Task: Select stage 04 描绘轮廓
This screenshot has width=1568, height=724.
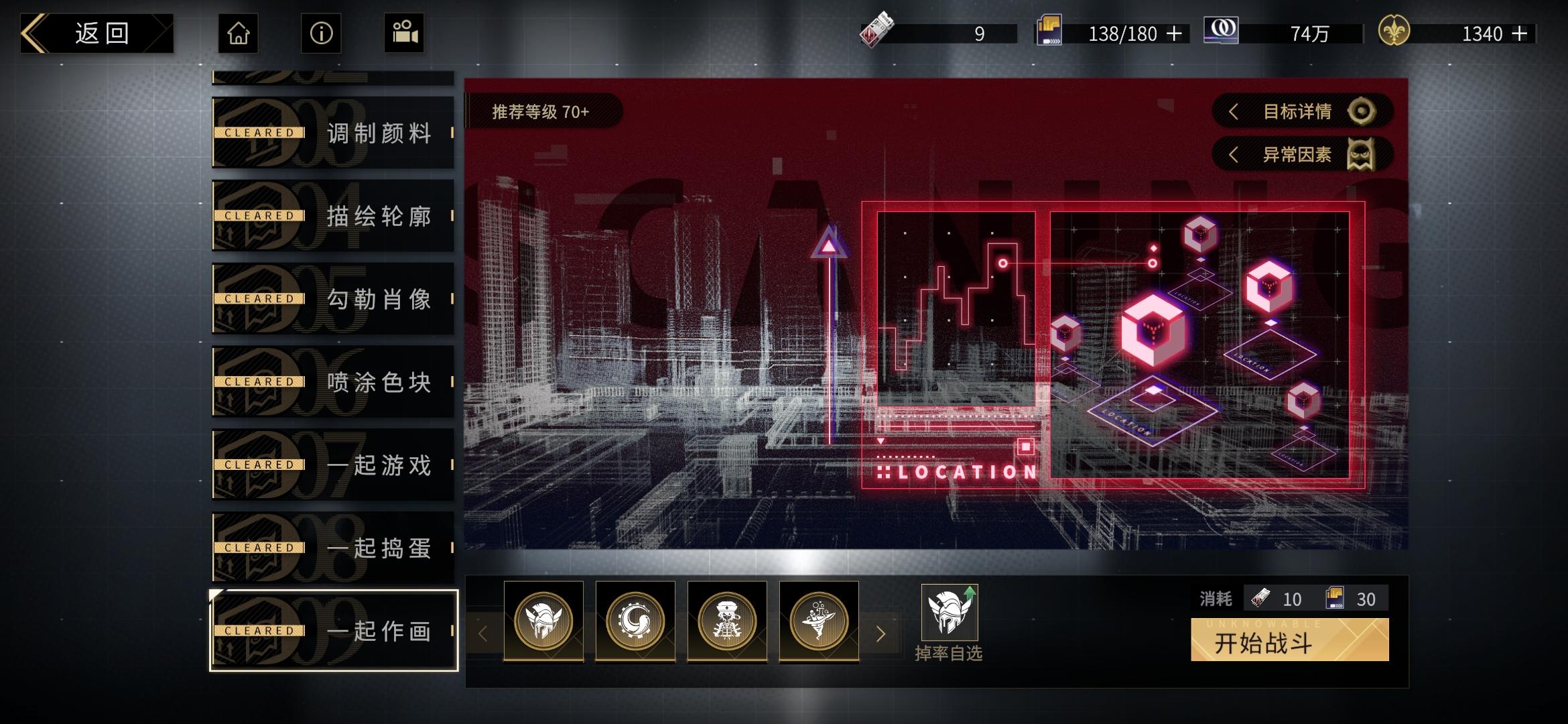Action: click(333, 216)
